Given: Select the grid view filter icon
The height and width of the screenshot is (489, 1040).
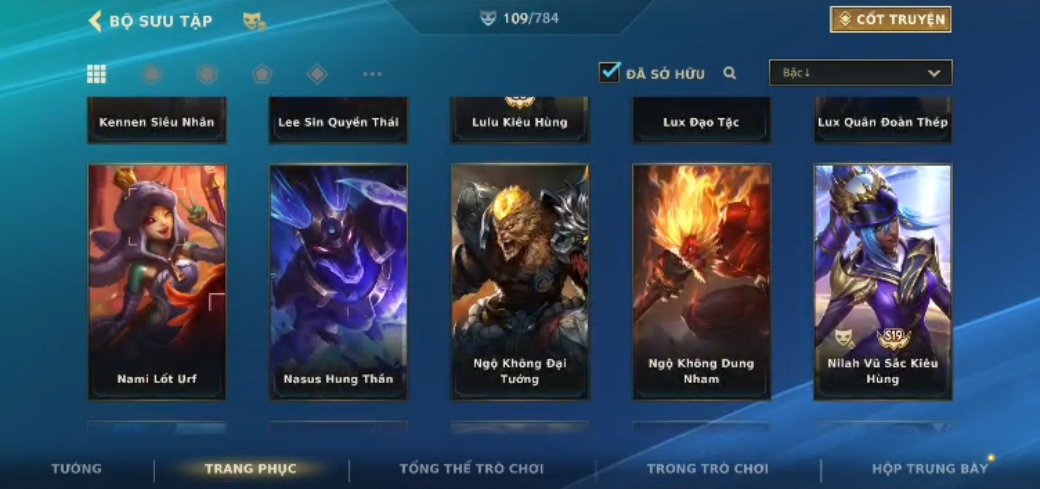Looking at the screenshot, I should pos(97,73).
